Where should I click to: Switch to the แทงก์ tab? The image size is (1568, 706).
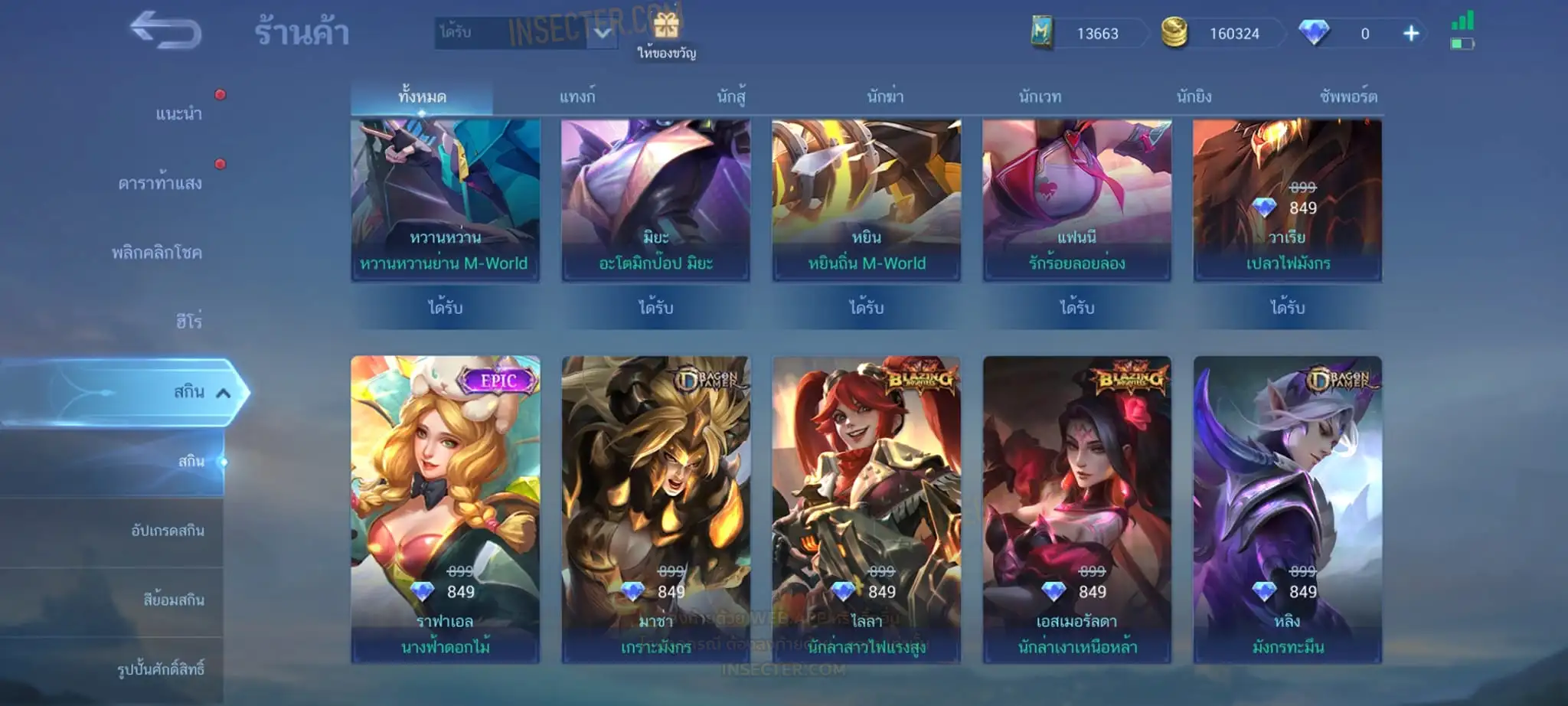[577, 97]
